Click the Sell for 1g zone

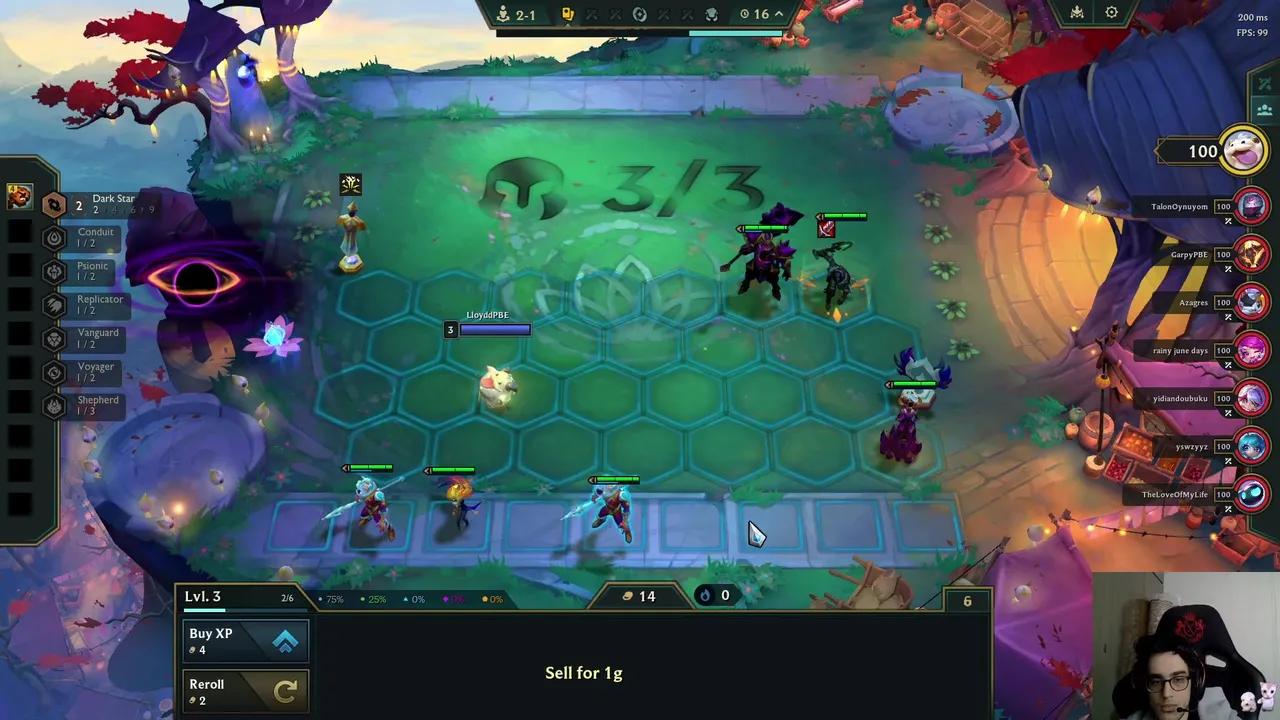(x=584, y=672)
